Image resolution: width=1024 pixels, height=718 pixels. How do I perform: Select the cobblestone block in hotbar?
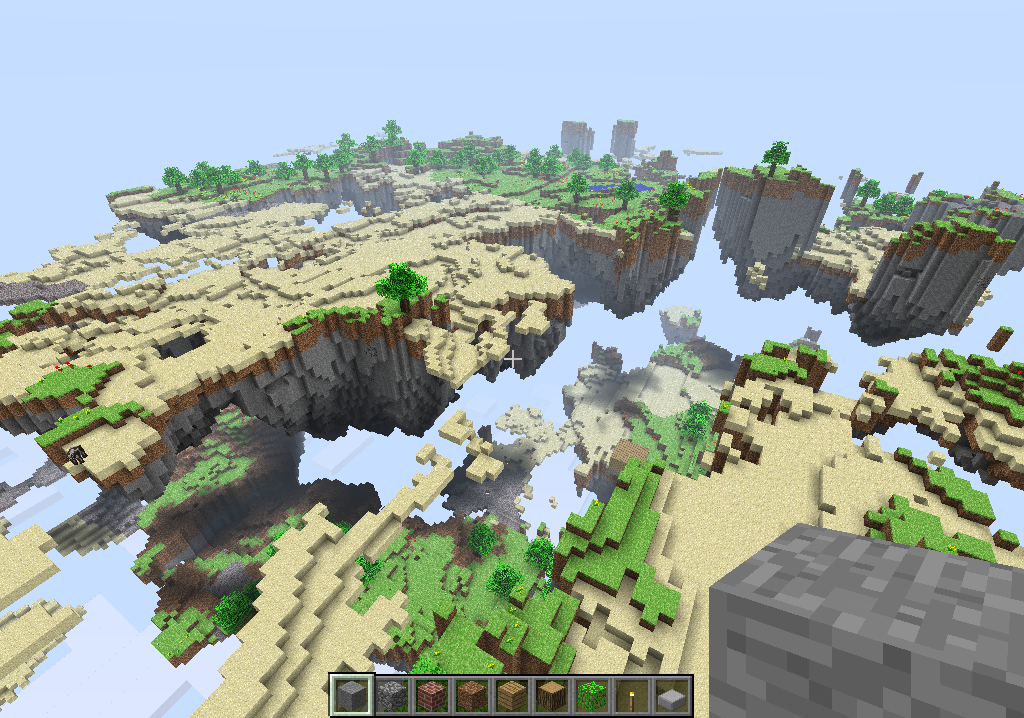391,695
